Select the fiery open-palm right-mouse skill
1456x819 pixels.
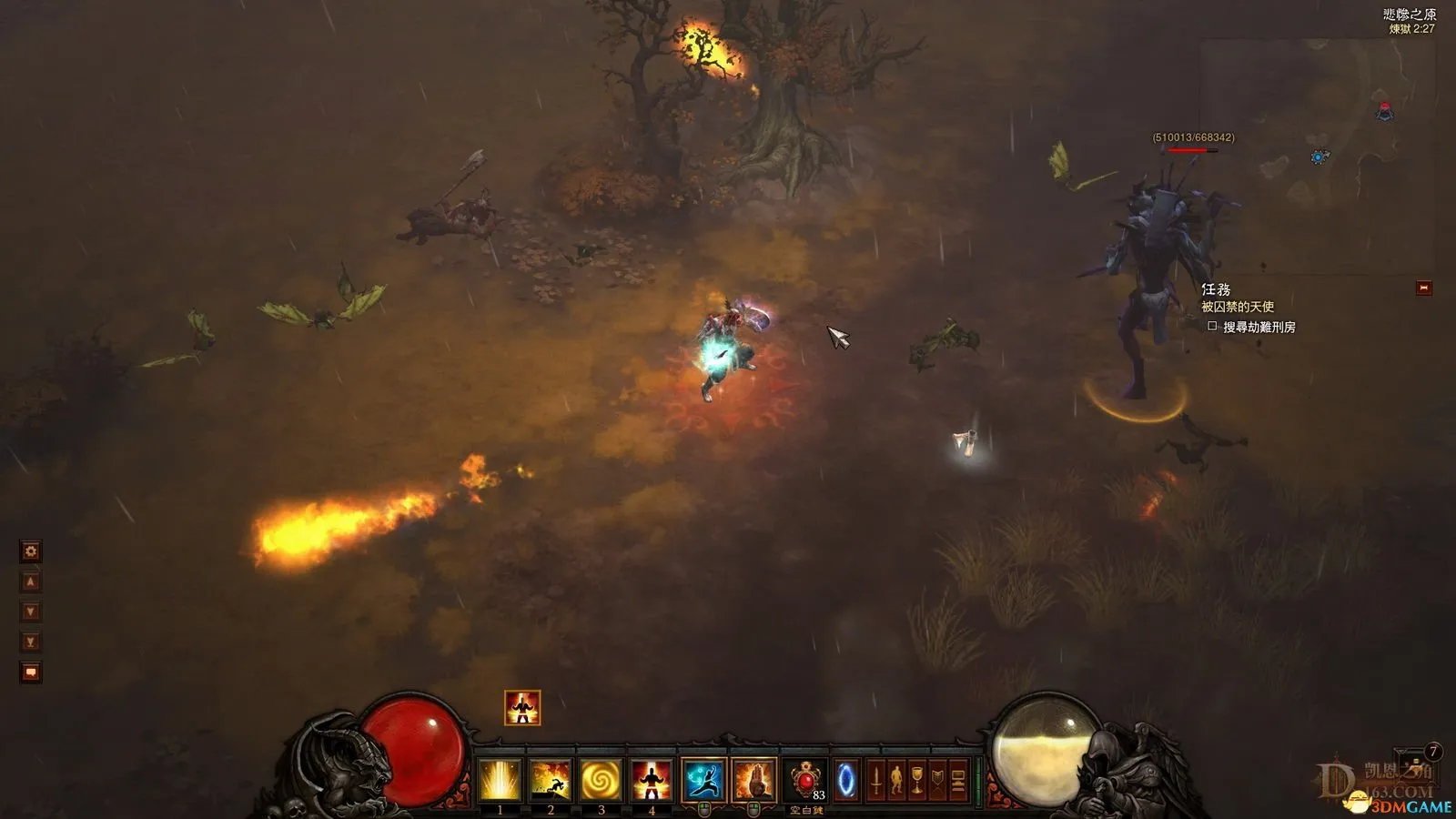(753, 781)
